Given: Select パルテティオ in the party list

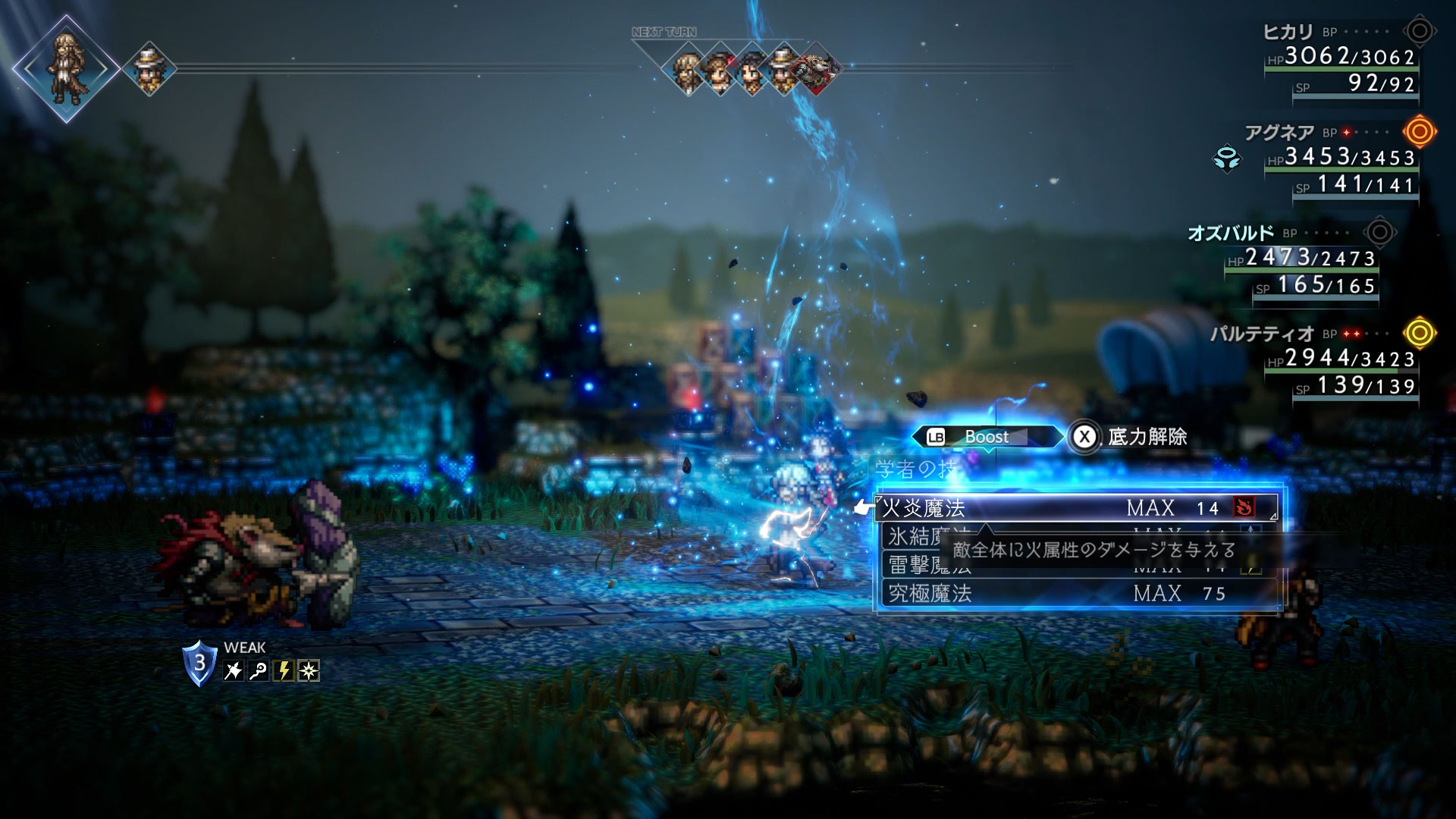Looking at the screenshot, I should point(1262,334).
